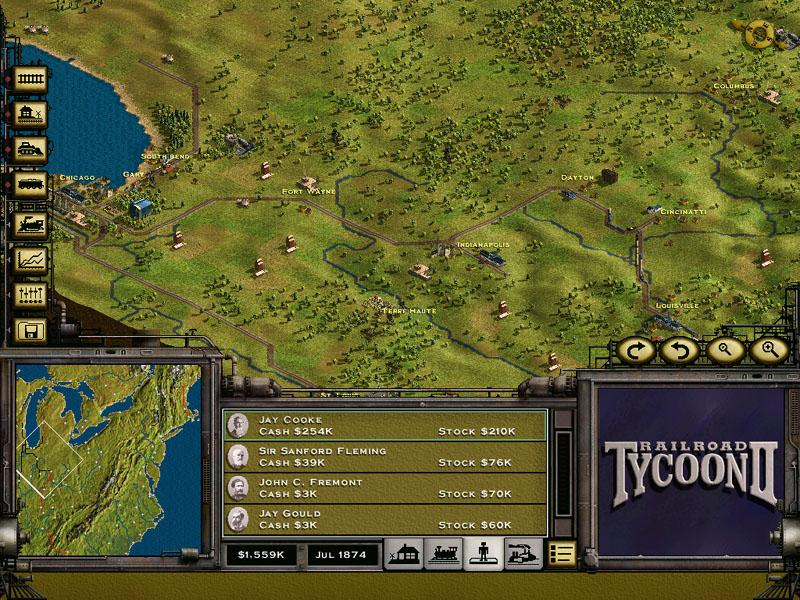
Task: Zoom in the map view
Action: [768, 350]
